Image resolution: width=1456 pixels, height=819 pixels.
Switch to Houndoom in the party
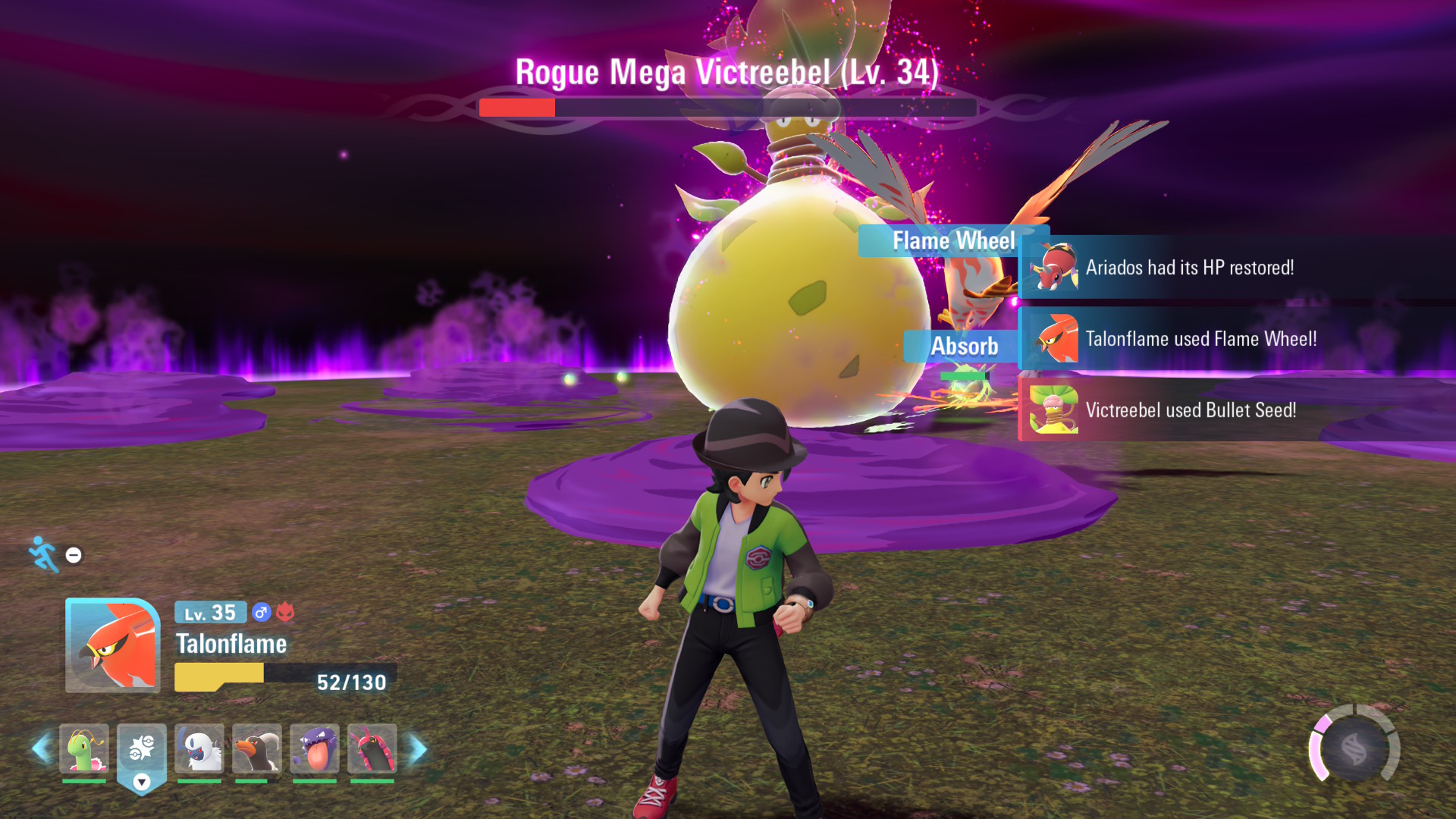257,748
